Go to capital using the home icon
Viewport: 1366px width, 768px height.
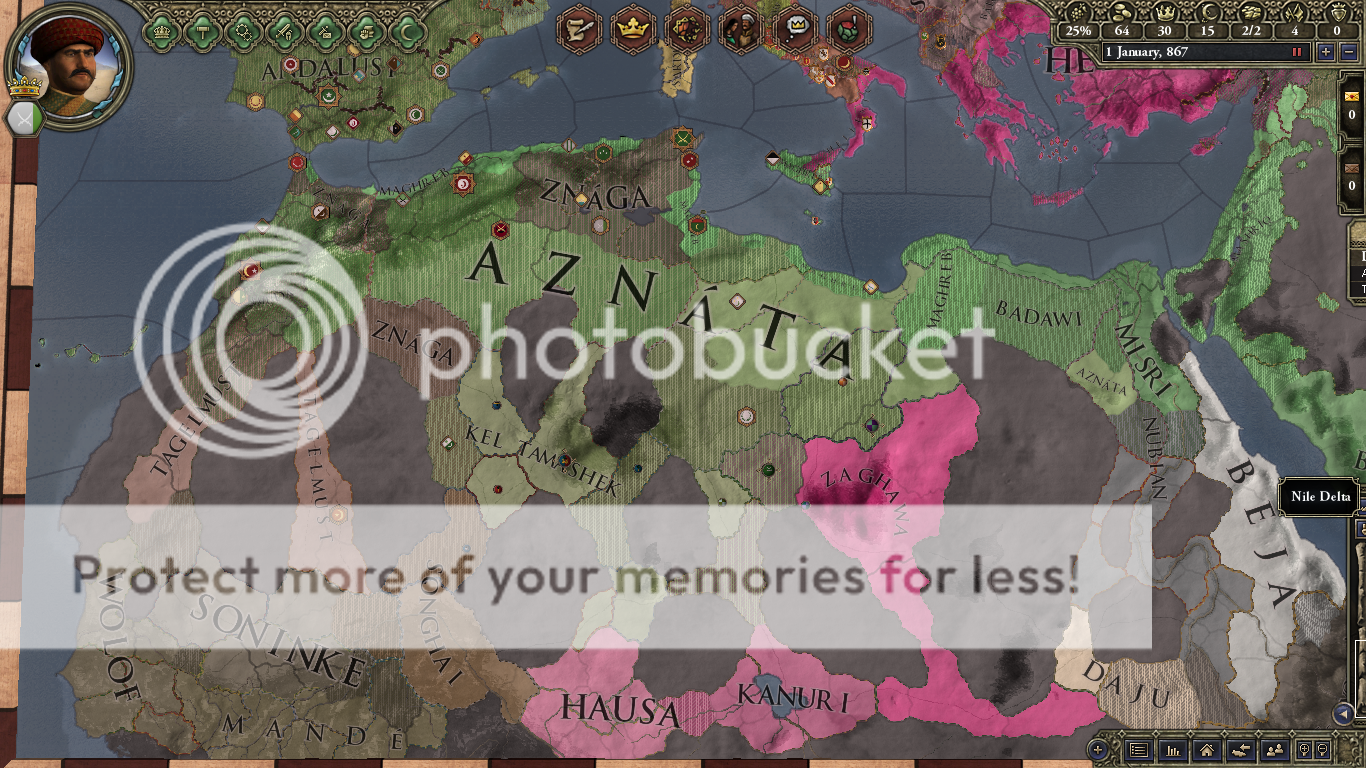point(1206,750)
